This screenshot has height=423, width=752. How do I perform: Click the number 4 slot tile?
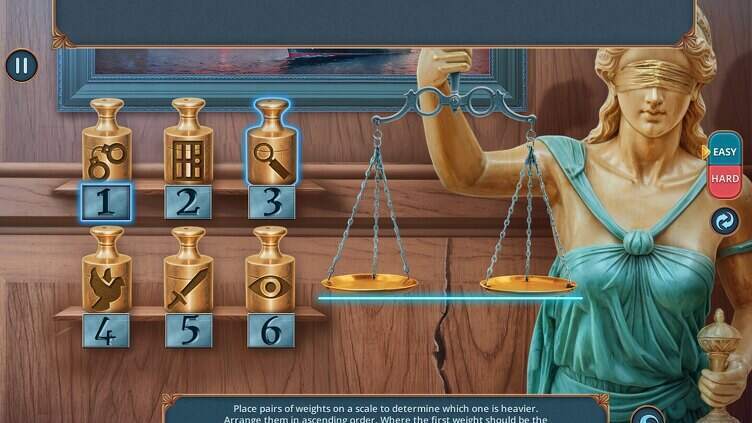[107, 330]
